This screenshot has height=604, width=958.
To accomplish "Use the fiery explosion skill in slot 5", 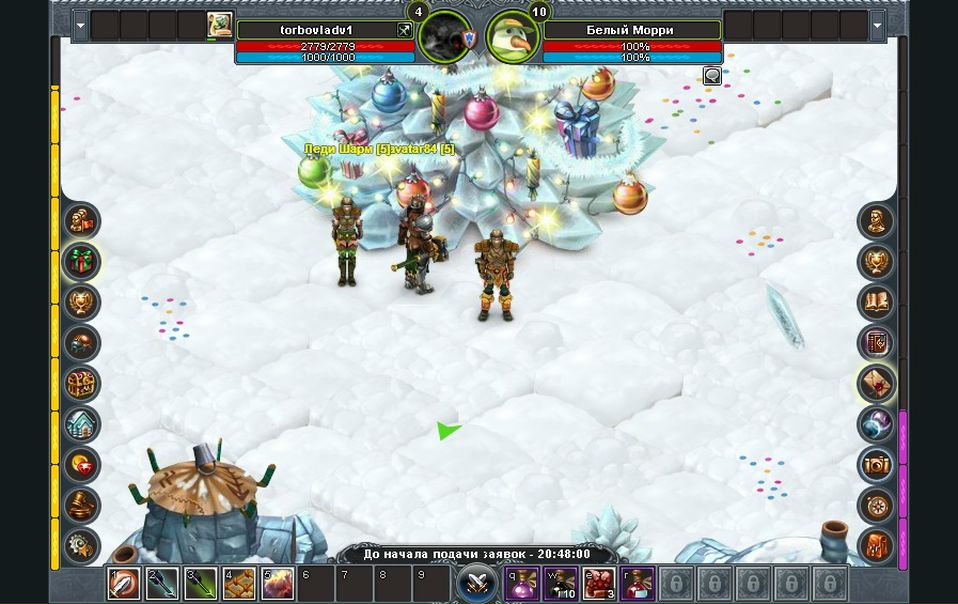I will (277, 583).
